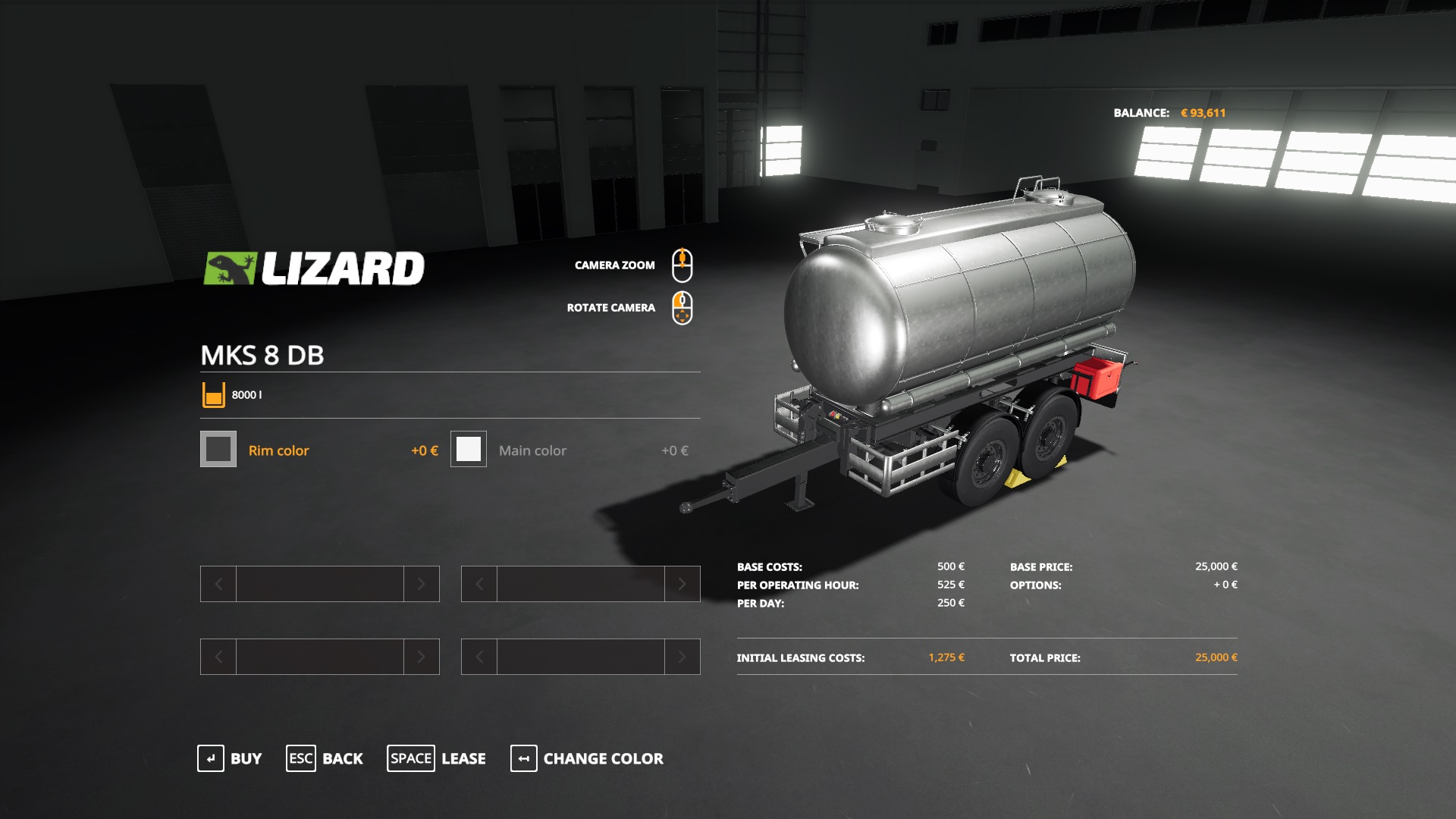Image resolution: width=1456 pixels, height=819 pixels.
Task: Click the camera zoom mouse icon
Action: pos(683,263)
